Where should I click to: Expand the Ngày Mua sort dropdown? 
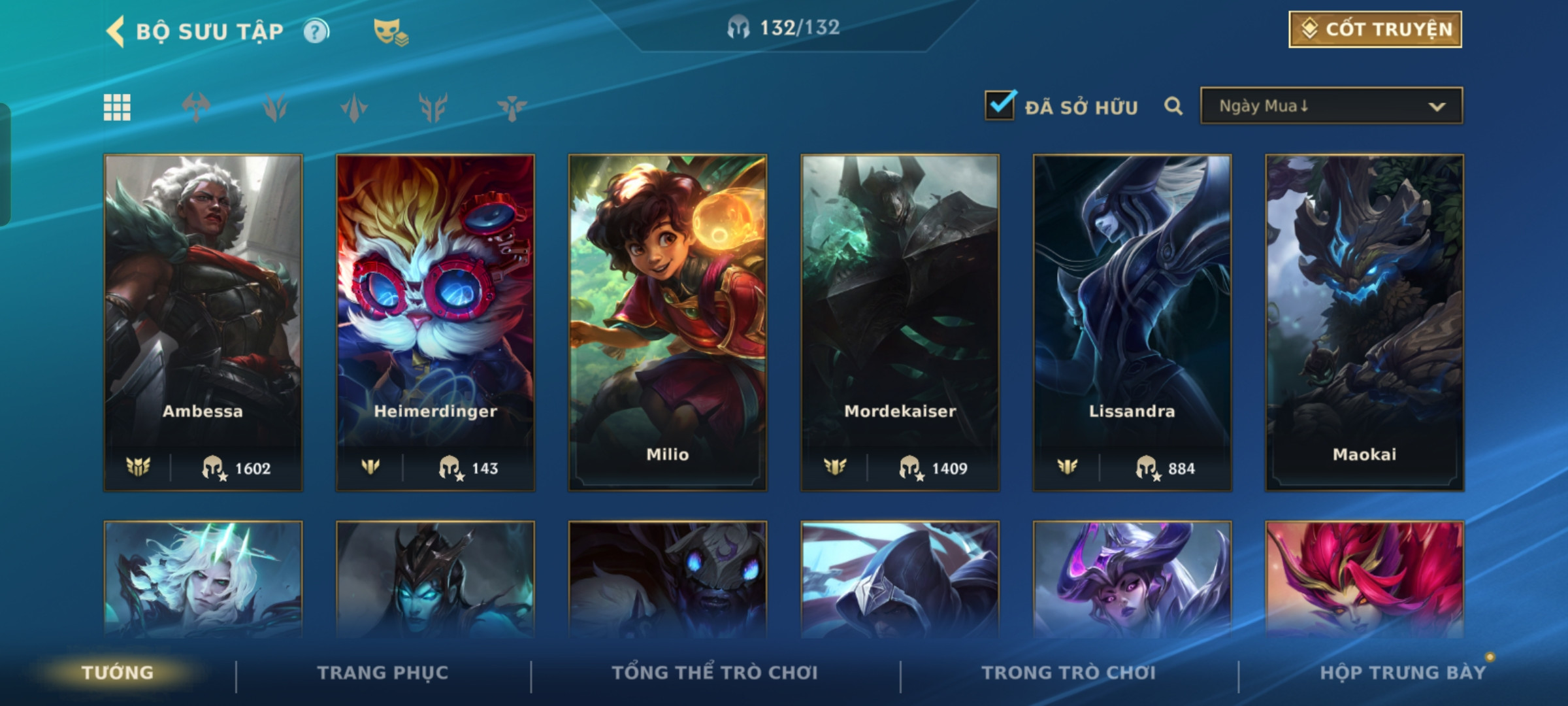point(1331,106)
